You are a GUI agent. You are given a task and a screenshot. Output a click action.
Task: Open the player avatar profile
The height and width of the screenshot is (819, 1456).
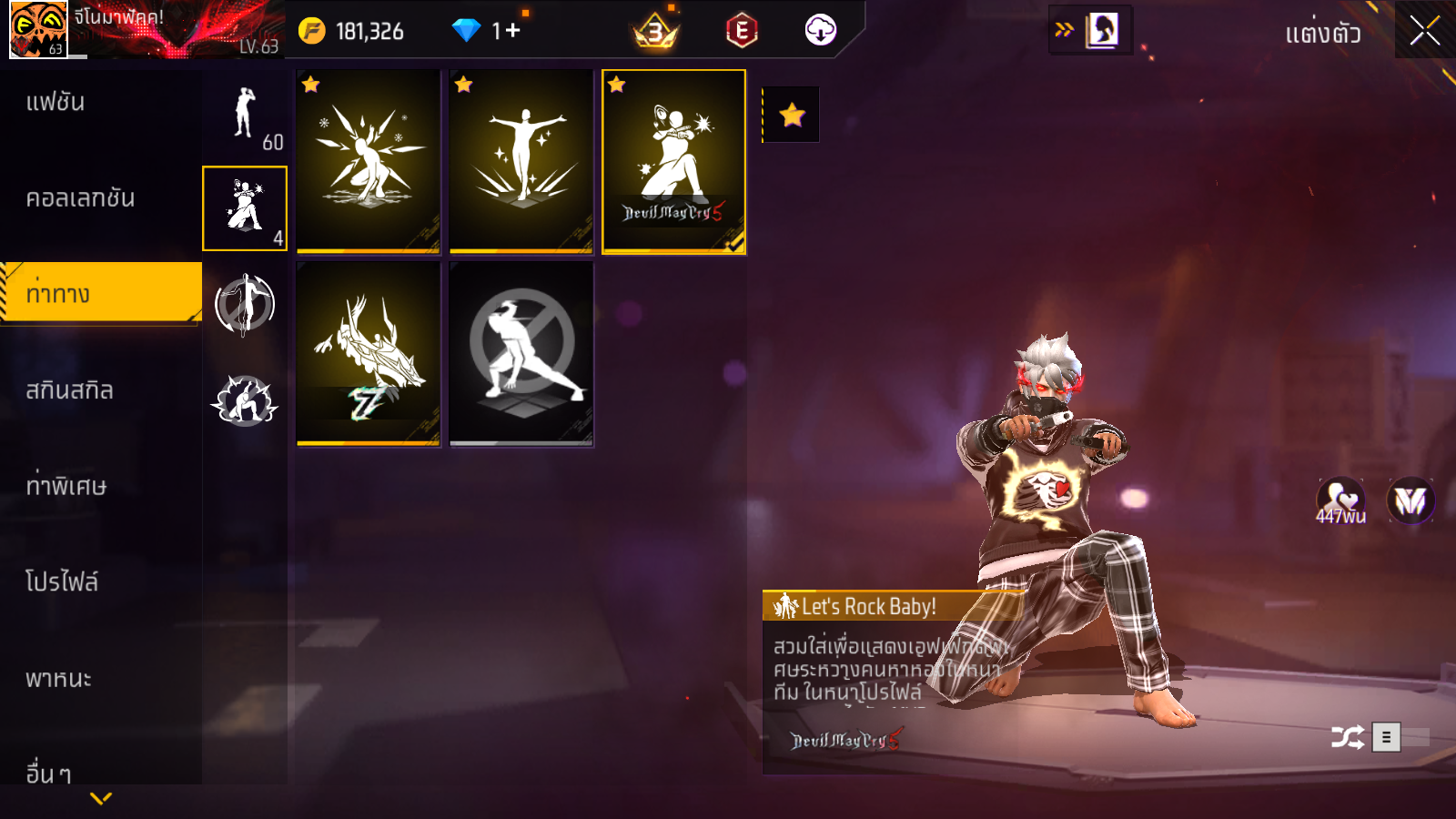pos(38,29)
